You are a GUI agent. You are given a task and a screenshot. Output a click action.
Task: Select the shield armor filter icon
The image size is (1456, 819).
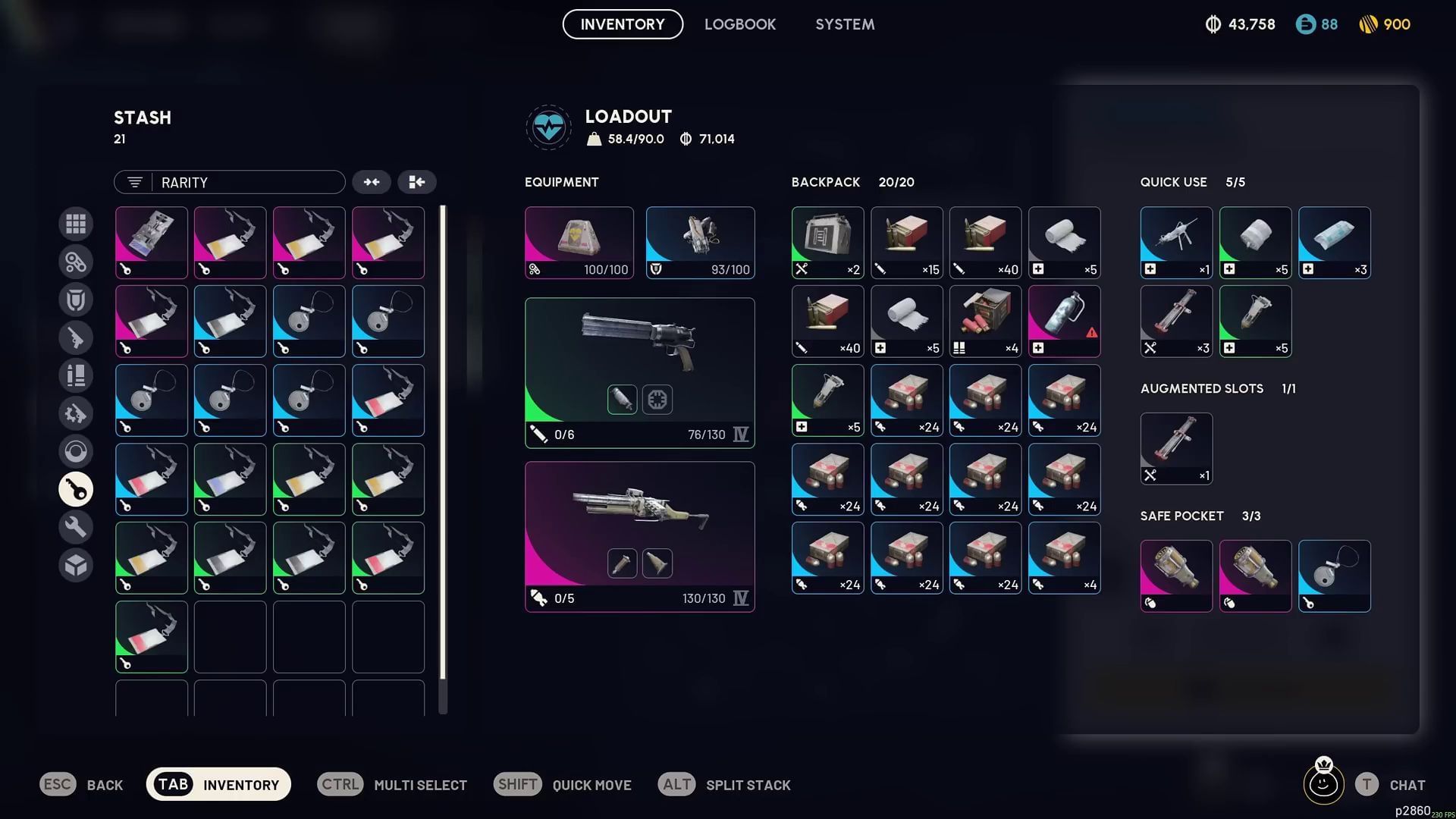76,299
